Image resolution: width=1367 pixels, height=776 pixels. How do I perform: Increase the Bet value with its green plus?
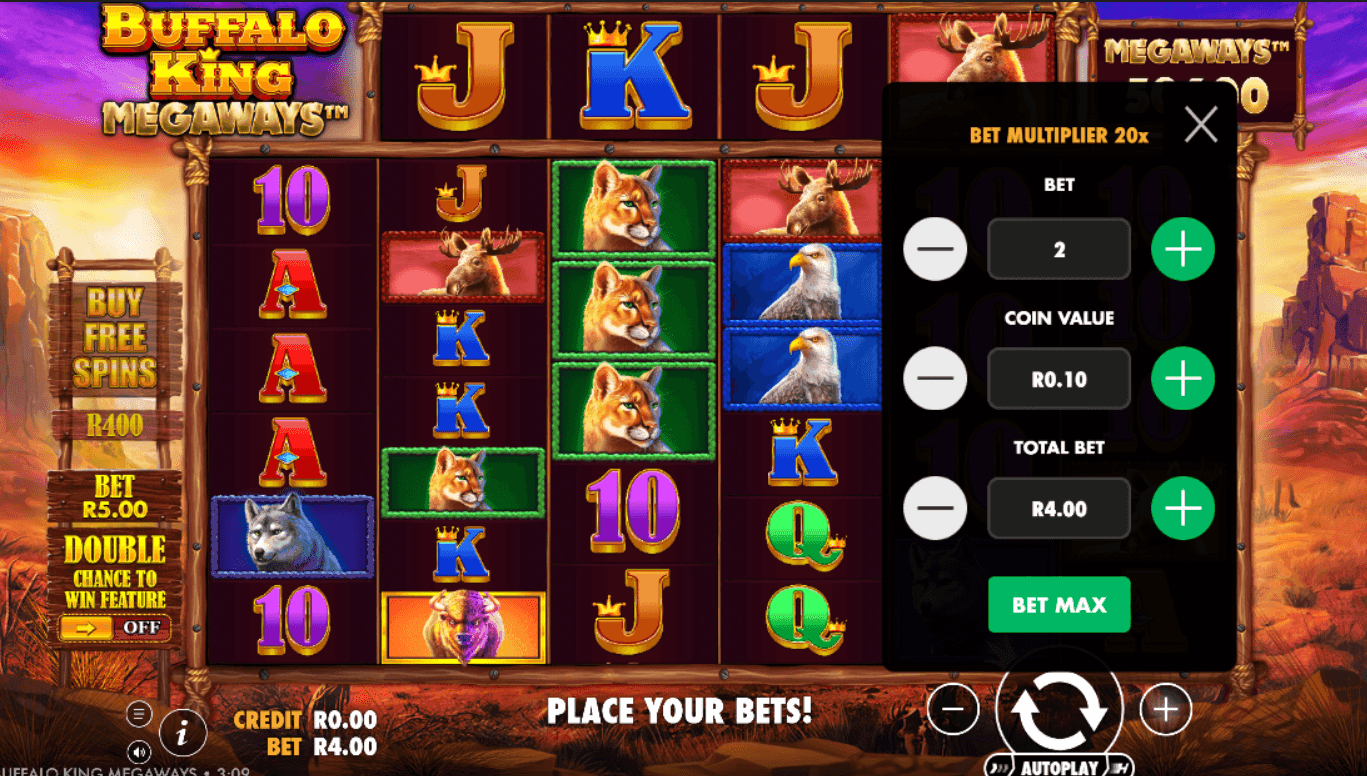point(1184,249)
